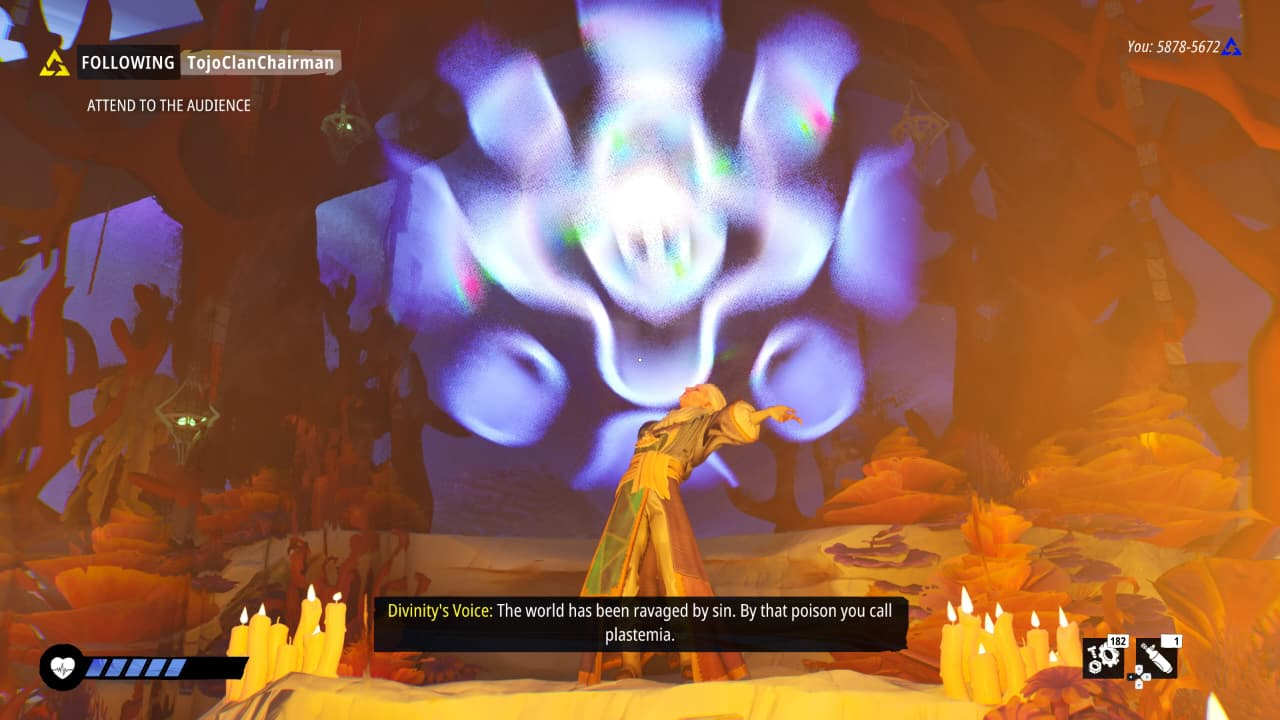1280x720 pixels.
Task: Click the Attend to the Audience objective
Action: [168, 105]
